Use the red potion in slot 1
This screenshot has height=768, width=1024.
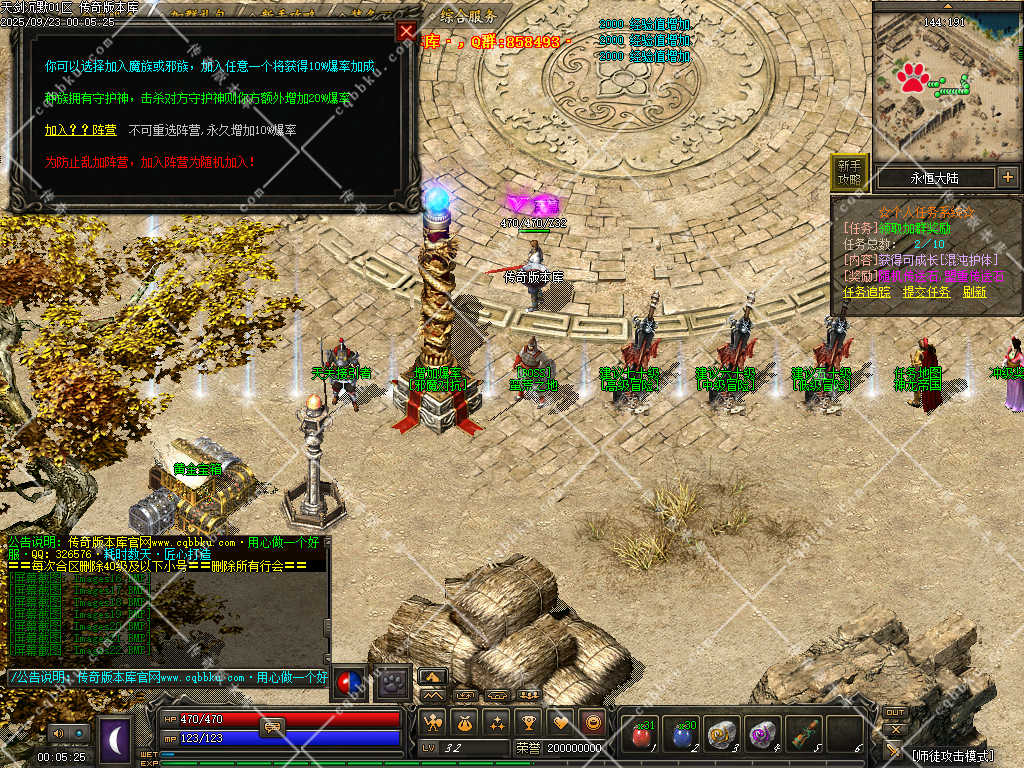click(x=640, y=735)
